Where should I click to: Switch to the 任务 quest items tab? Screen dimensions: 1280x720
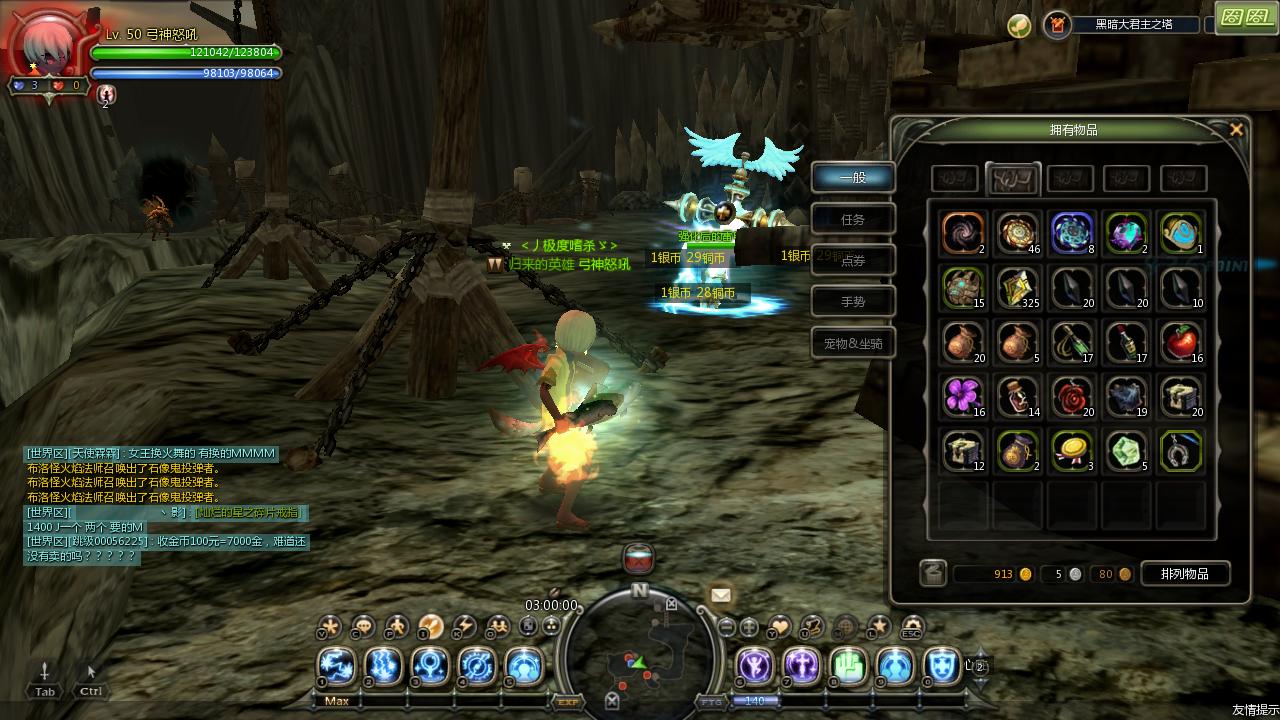[852, 220]
